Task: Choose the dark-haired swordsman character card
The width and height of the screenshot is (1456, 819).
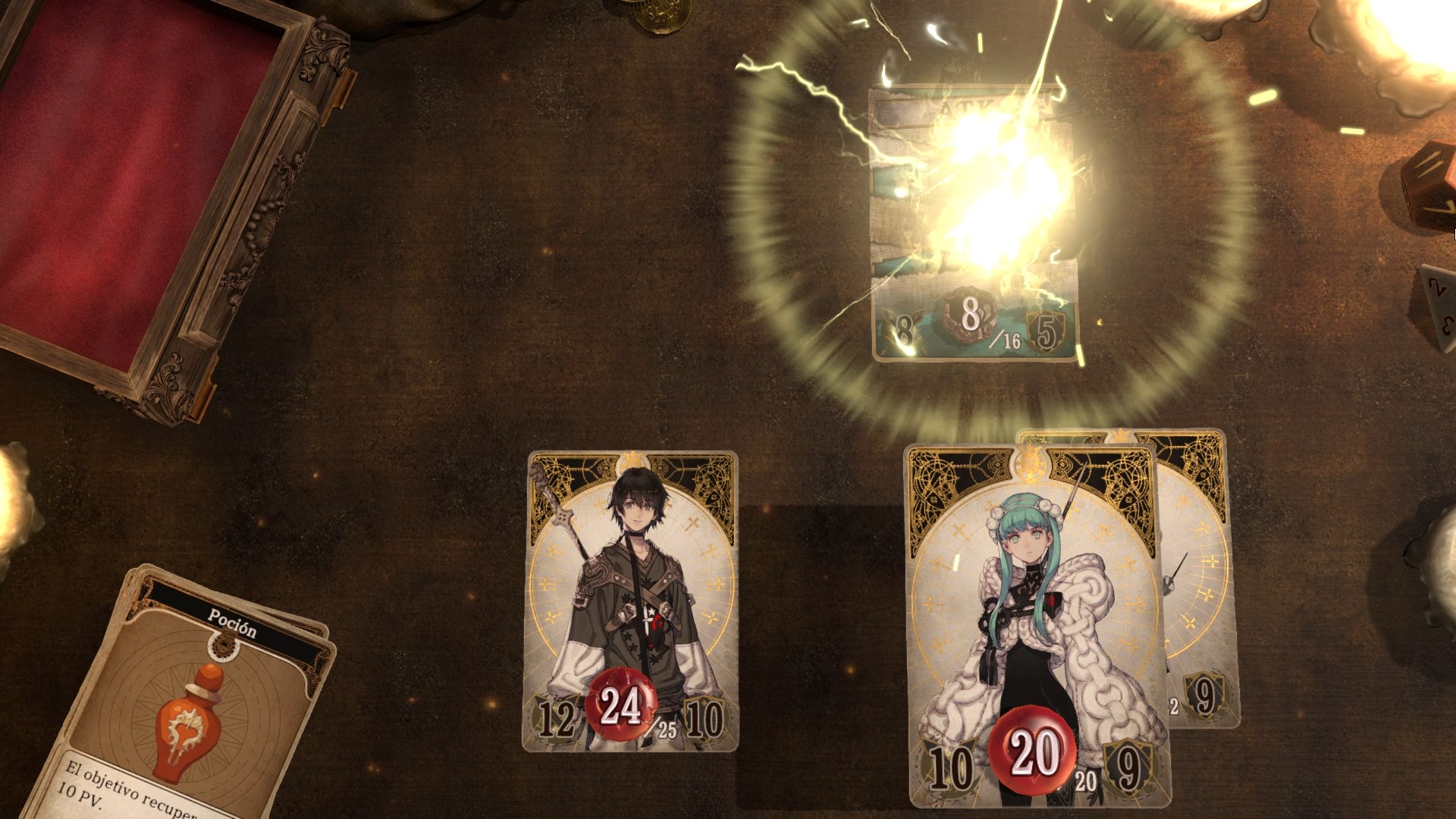Action: pyautogui.click(x=631, y=601)
